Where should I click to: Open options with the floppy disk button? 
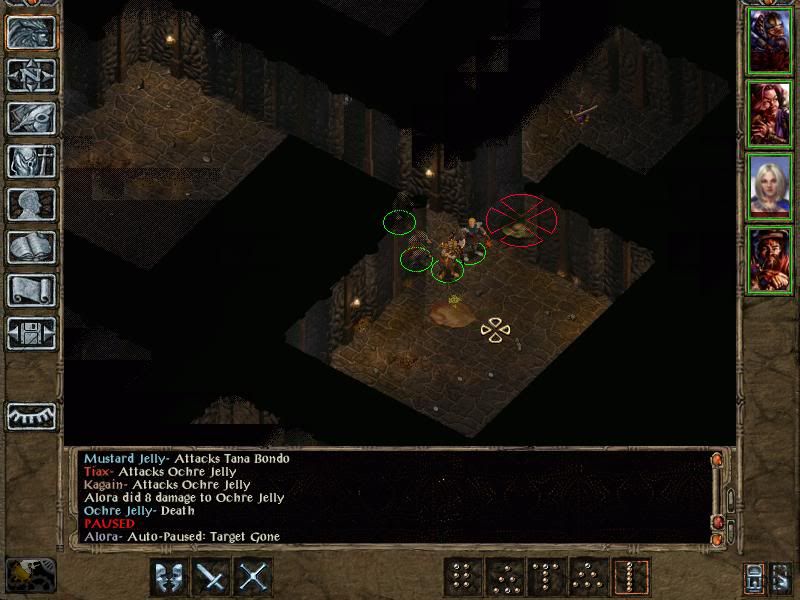pyautogui.click(x=31, y=334)
